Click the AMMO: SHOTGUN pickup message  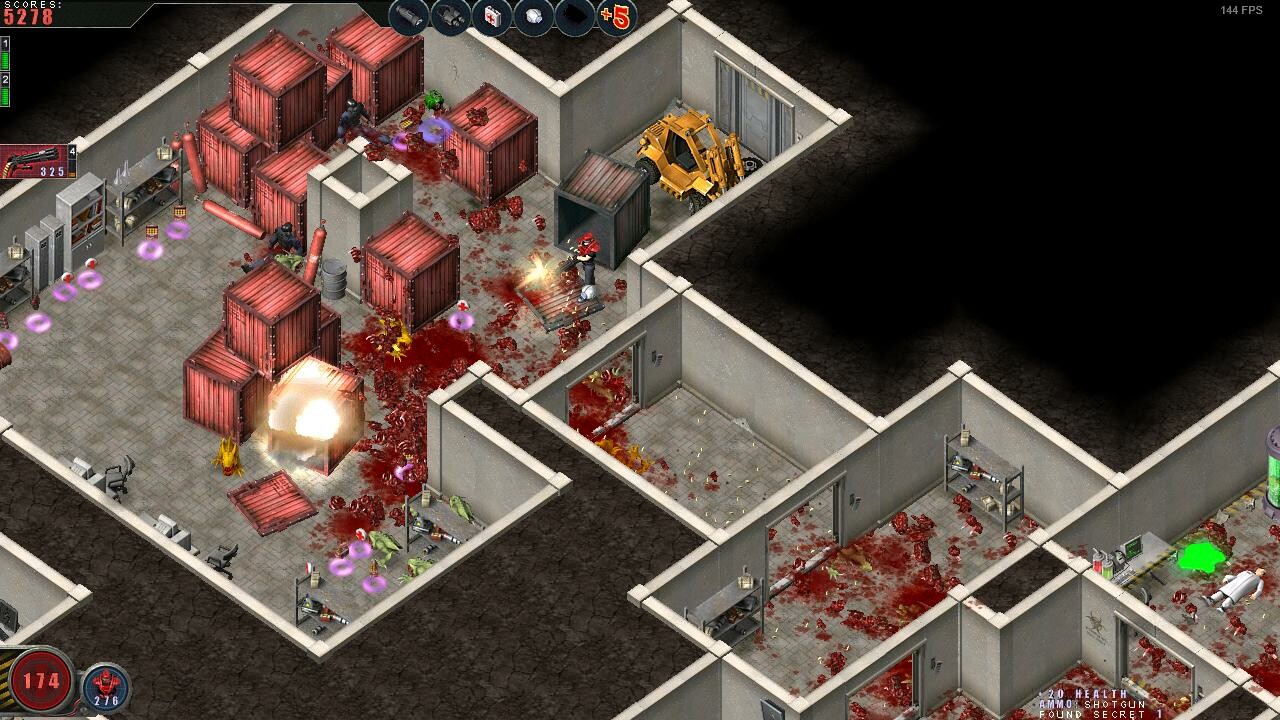(1091, 705)
